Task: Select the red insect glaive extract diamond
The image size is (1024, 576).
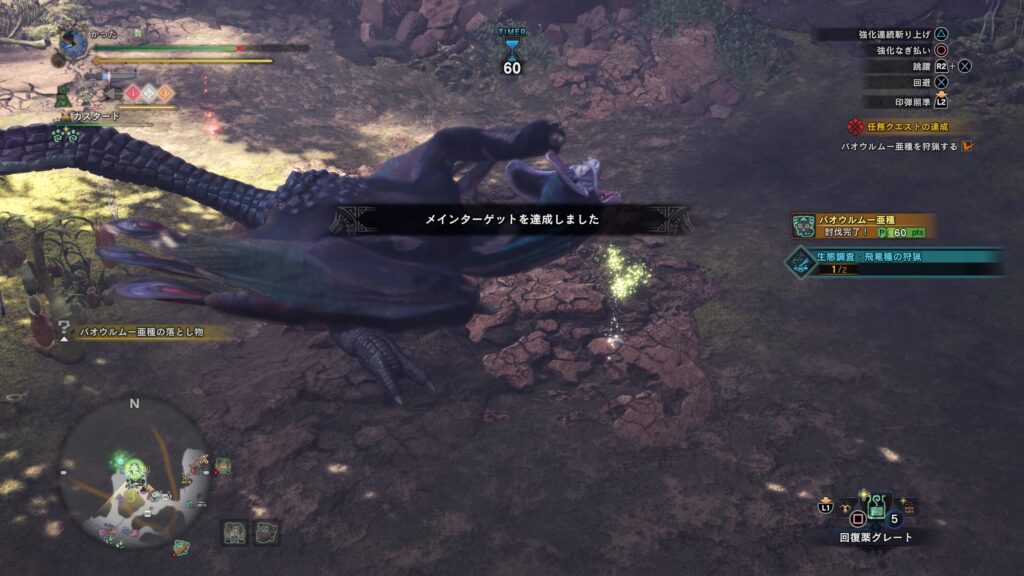Action: 132,93
